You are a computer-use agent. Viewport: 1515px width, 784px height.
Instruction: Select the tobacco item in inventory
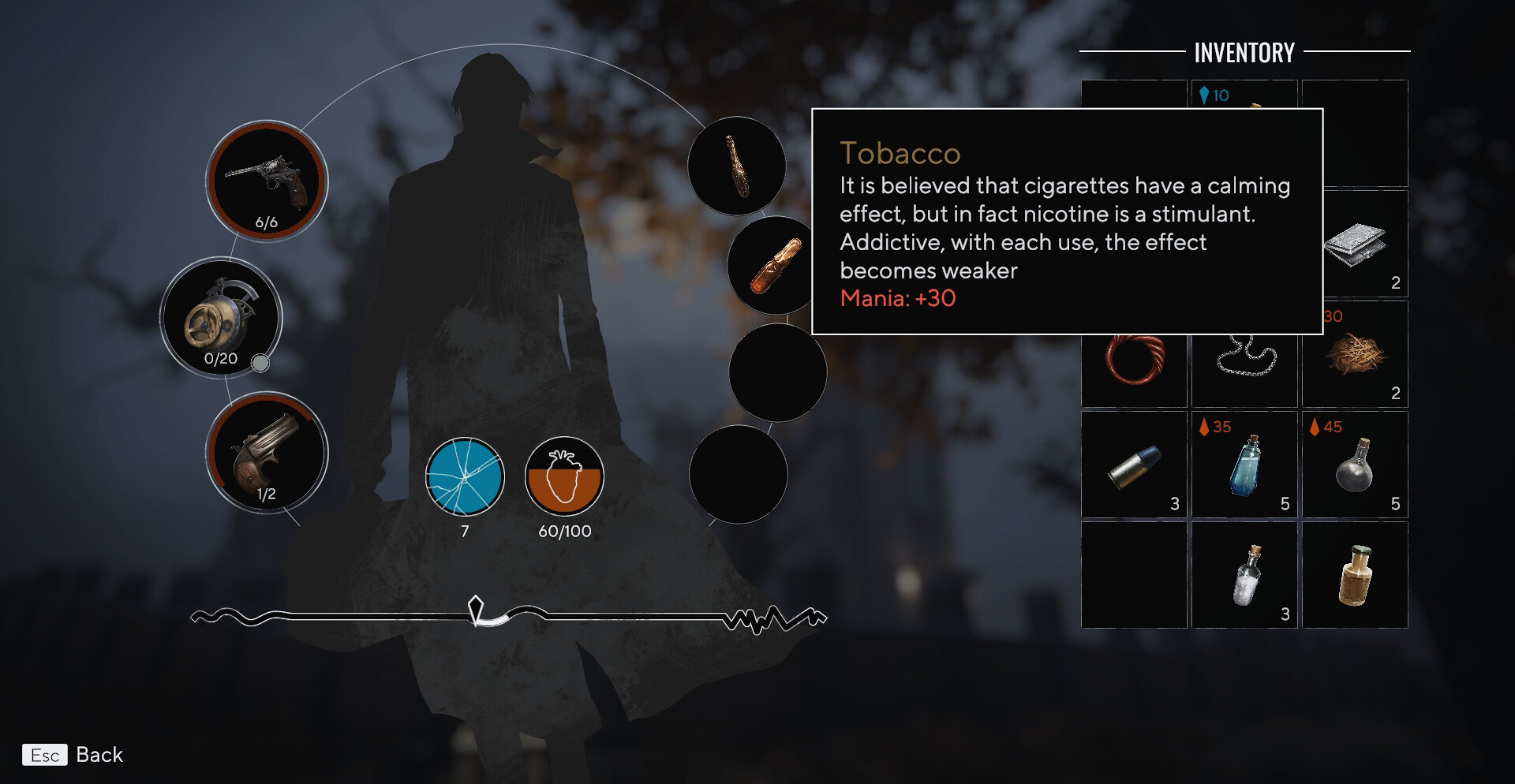tap(1354, 354)
